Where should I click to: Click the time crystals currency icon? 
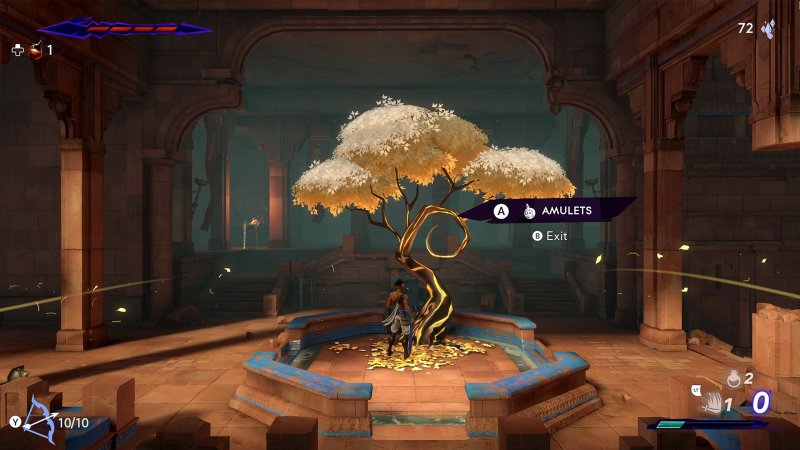click(x=769, y=29)
